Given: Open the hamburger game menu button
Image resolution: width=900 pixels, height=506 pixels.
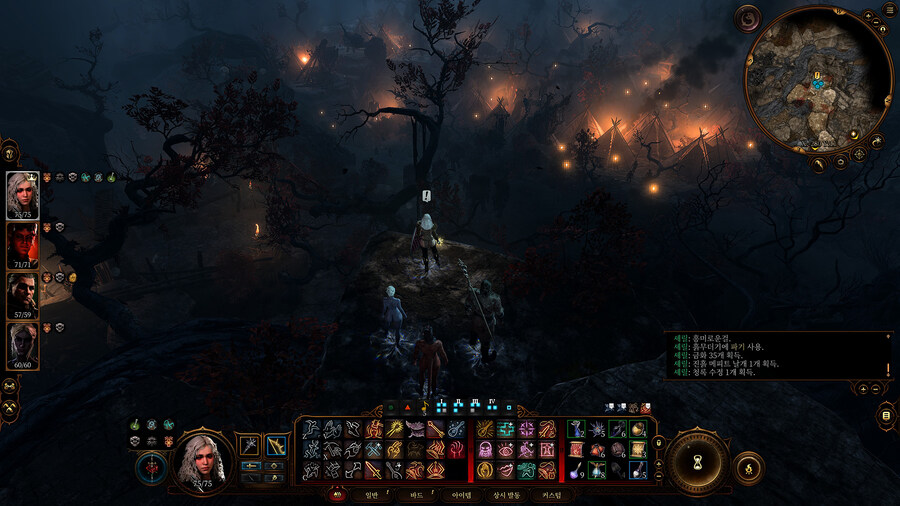Looking at the screenshot, I should (x=889, y=11).
